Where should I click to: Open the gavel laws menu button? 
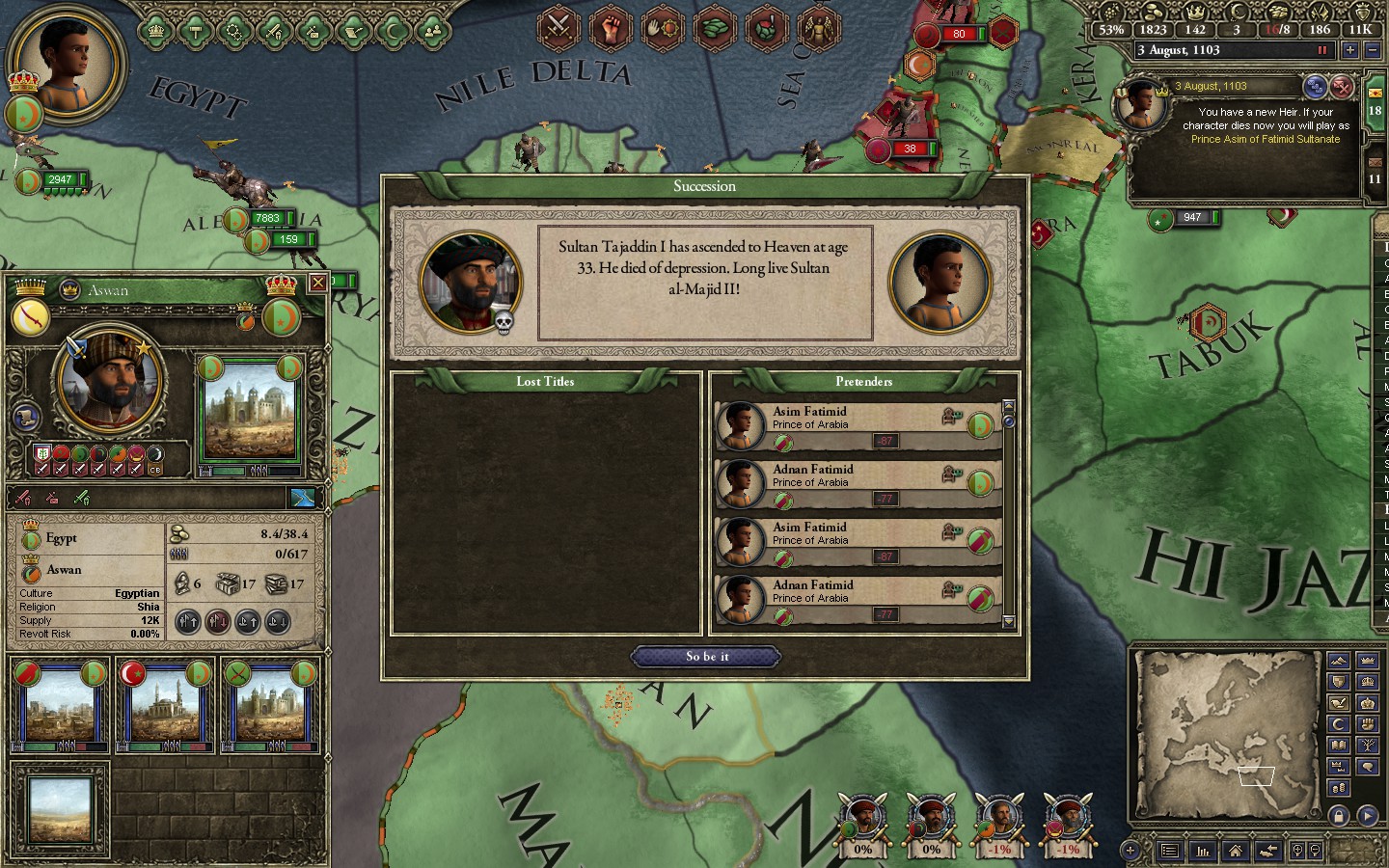195,31
